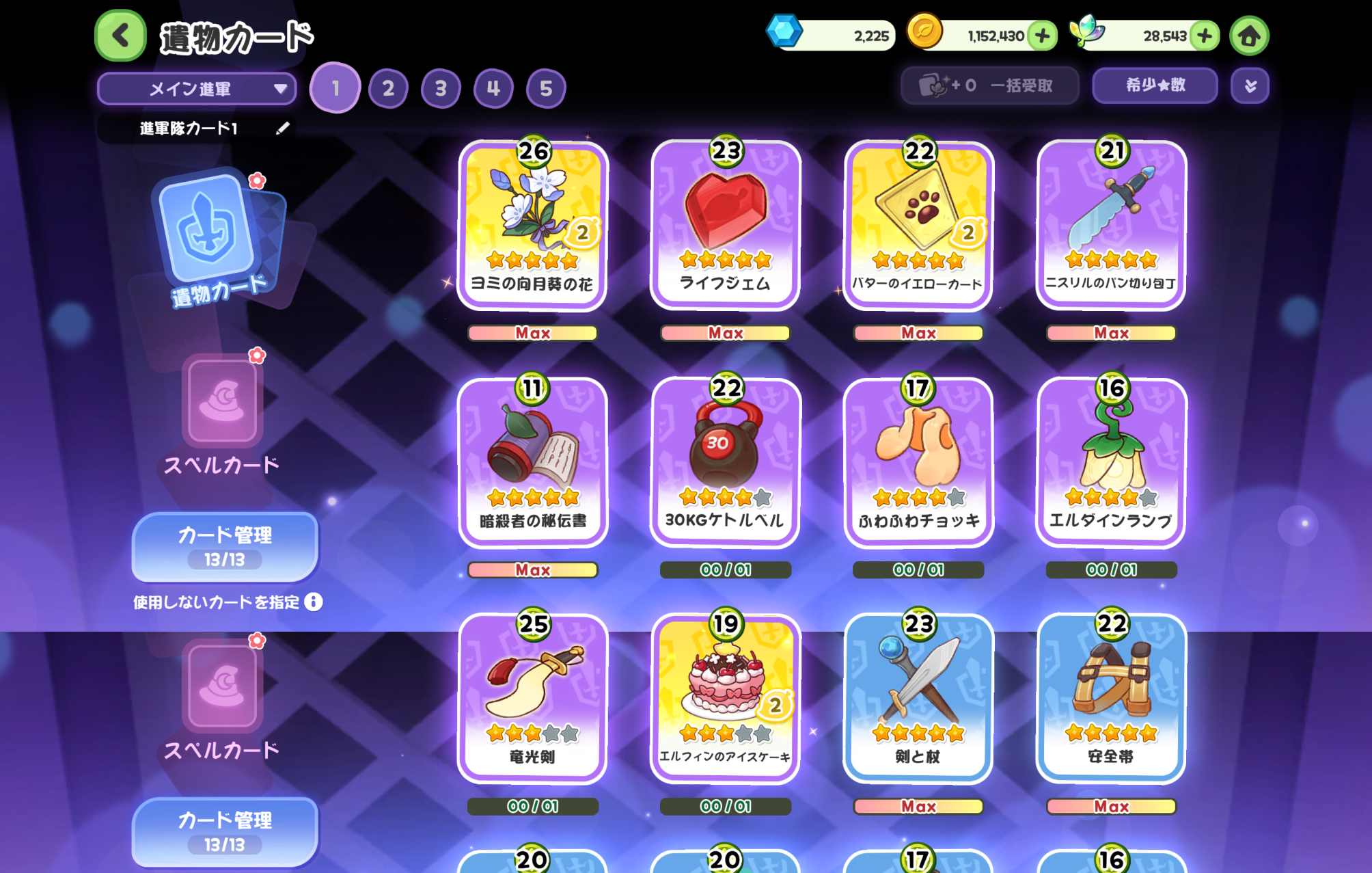This screenshot has height=873, width=1372.
Task: Choose the 30KGケトルベル card
Action: (x=725, y=463)
